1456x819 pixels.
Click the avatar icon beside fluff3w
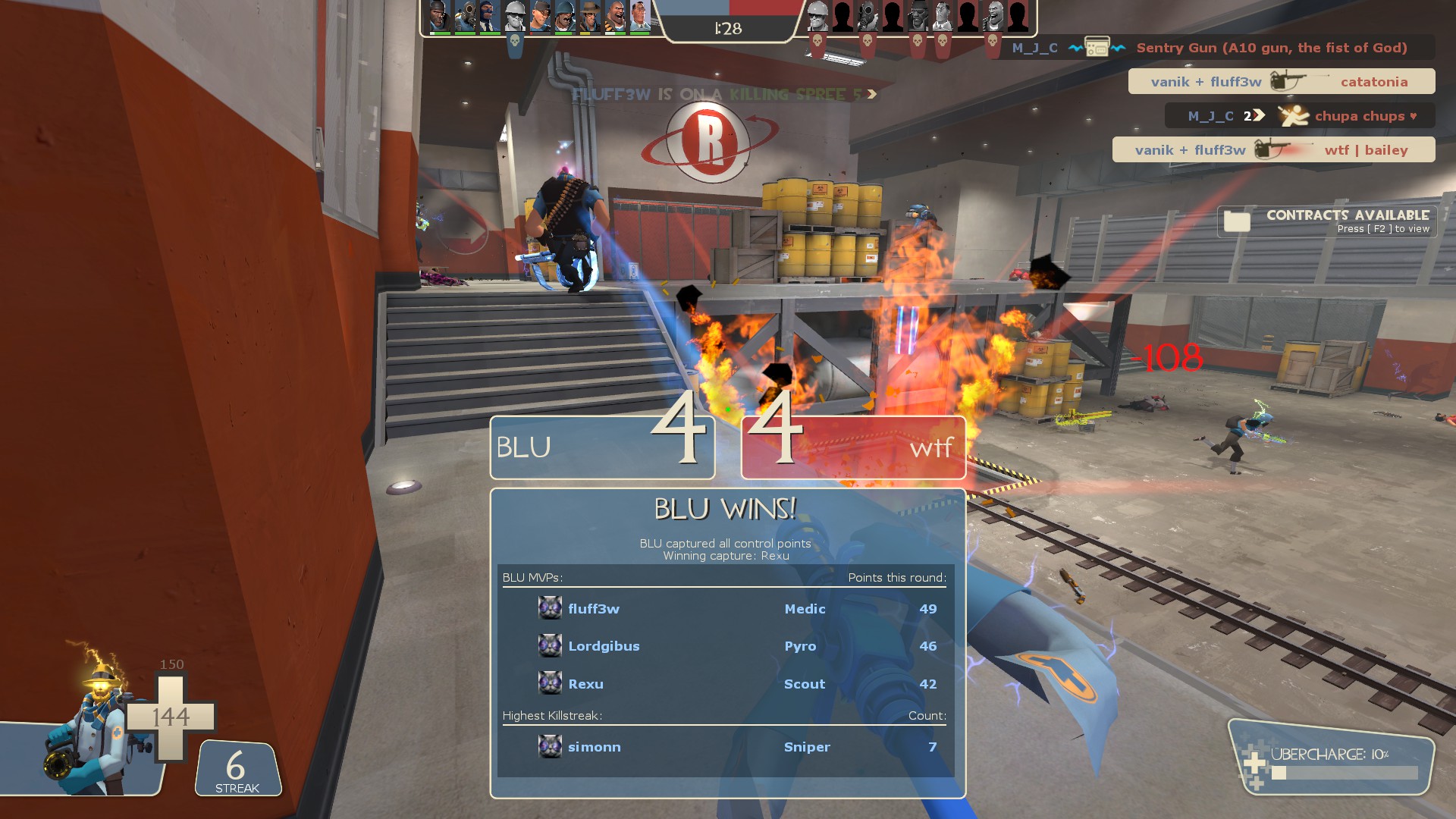tap(550, 608)
